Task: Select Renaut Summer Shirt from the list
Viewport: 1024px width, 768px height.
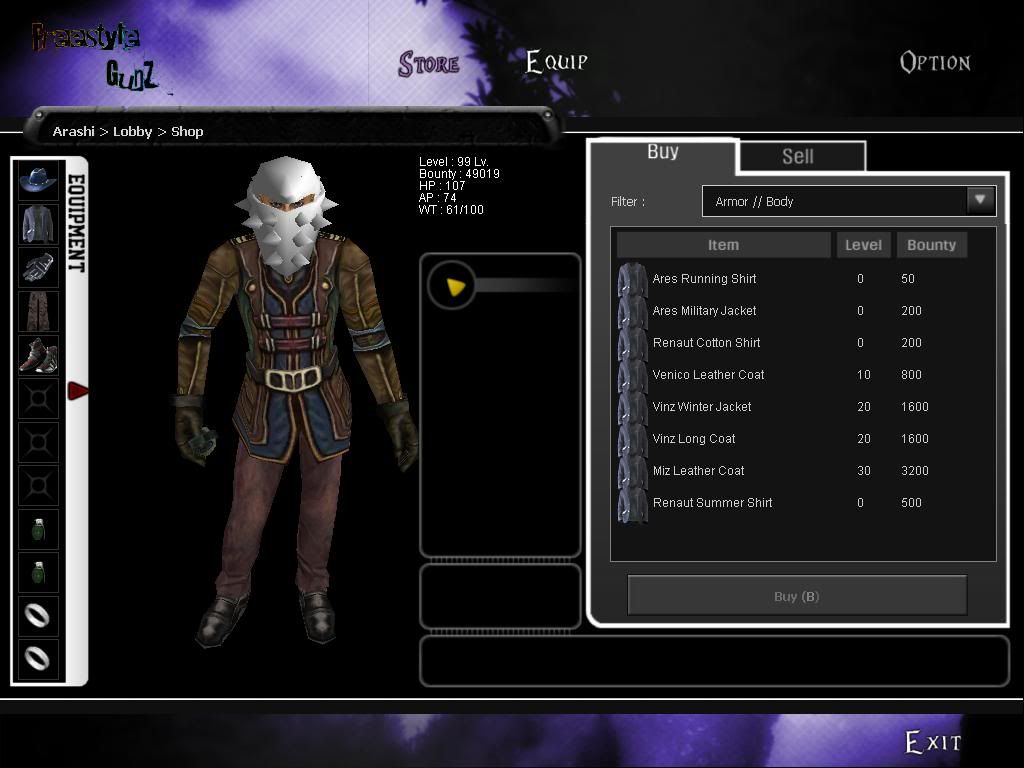Action: tap(712, 503)
